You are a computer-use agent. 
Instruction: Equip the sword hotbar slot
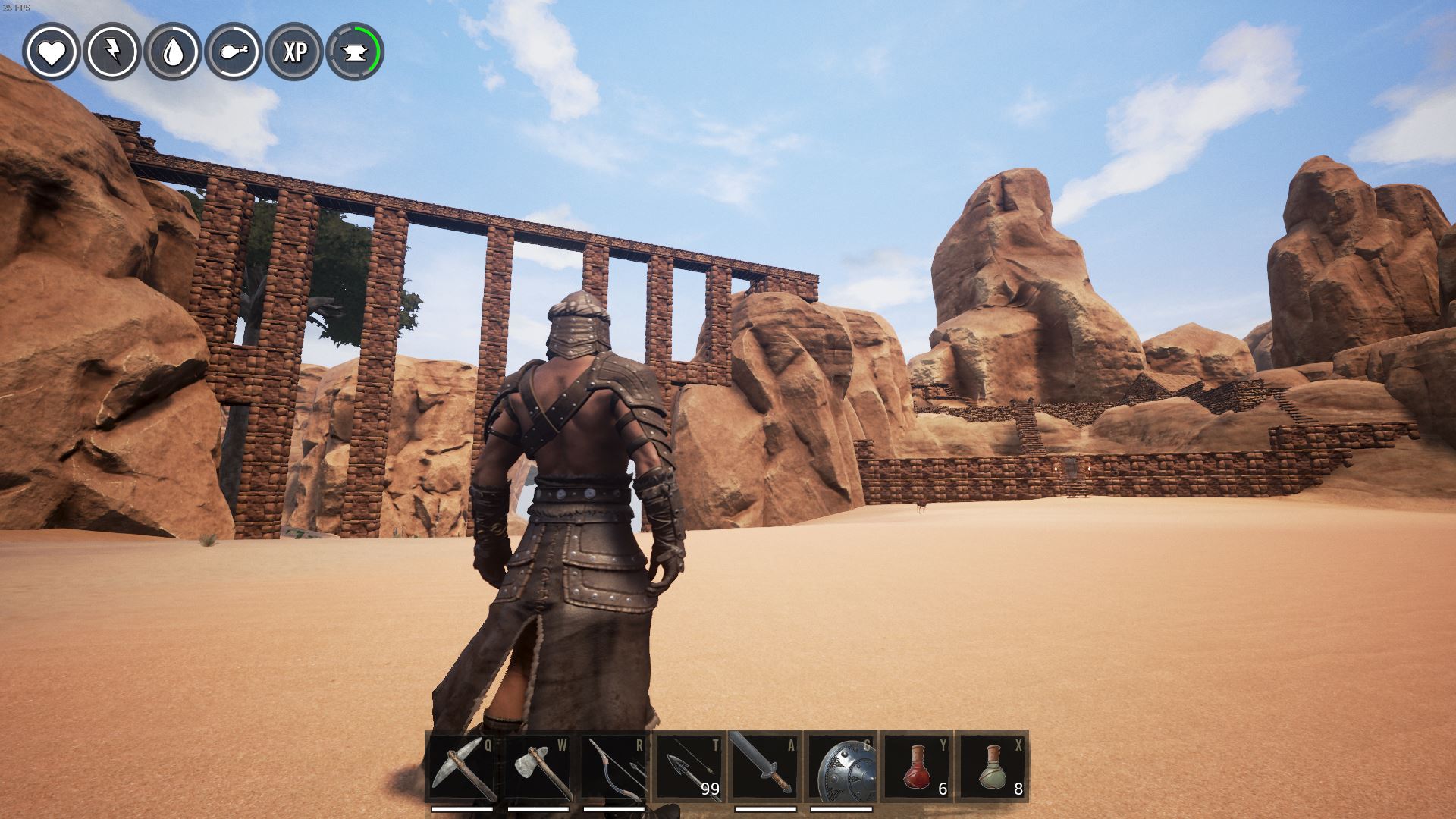point(765,766)
